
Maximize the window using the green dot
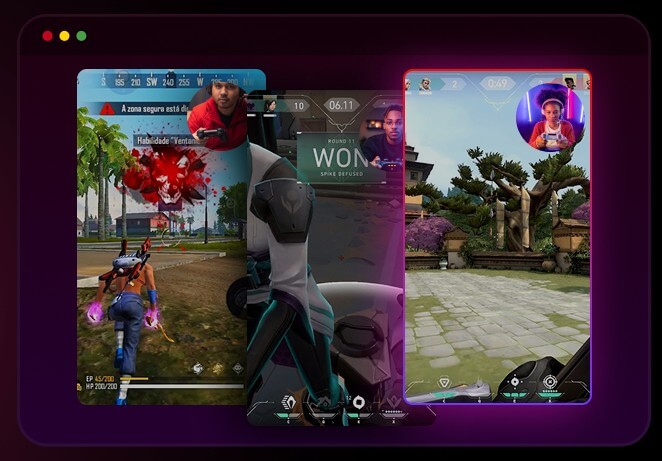pyautogui.click(x=81, y=36)
